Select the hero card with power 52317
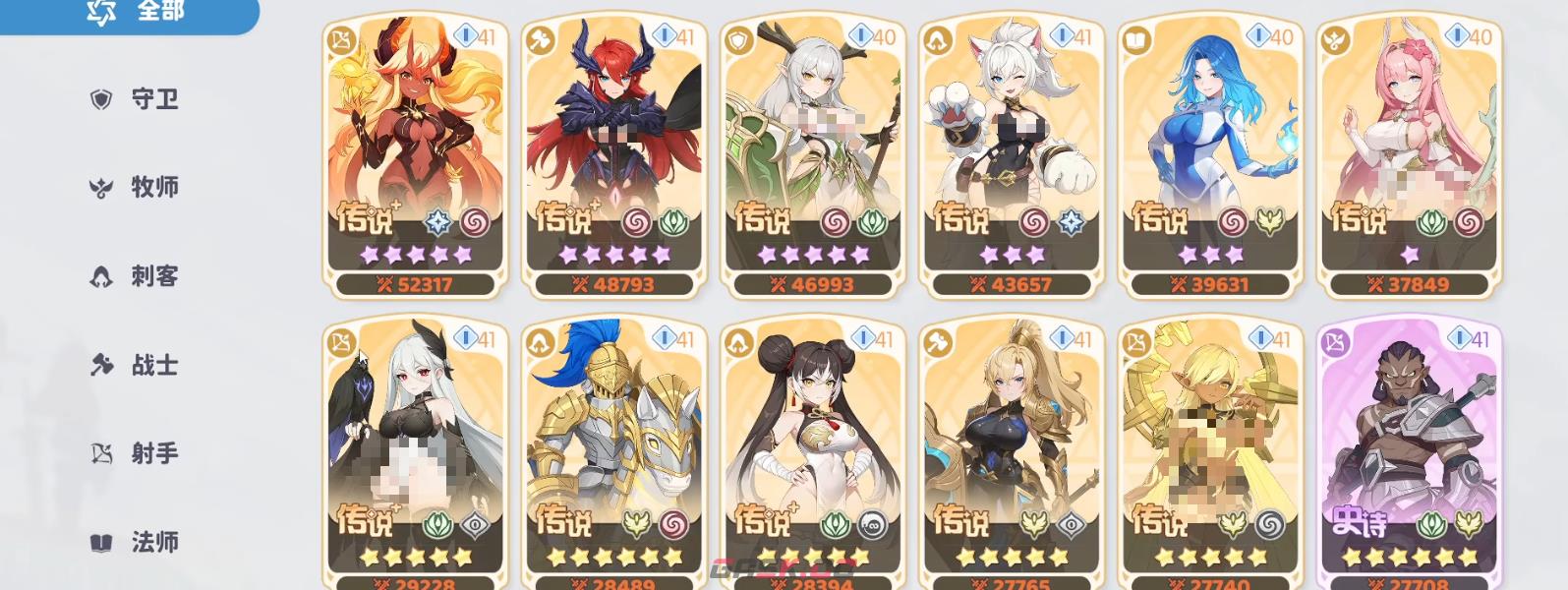1568x590 pixels. (415, 157)
